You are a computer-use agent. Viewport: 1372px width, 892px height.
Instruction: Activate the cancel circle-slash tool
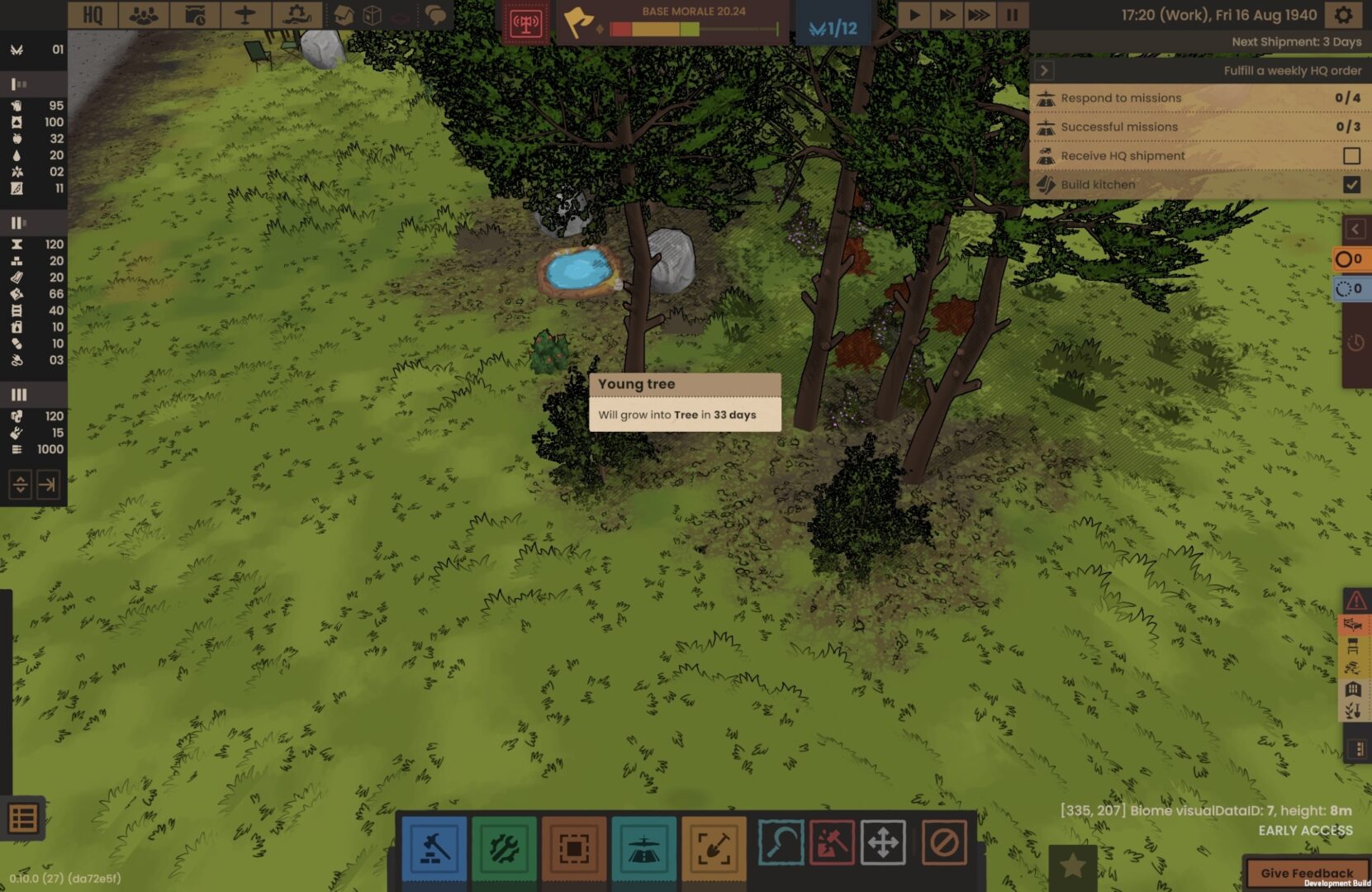[944, 843]
